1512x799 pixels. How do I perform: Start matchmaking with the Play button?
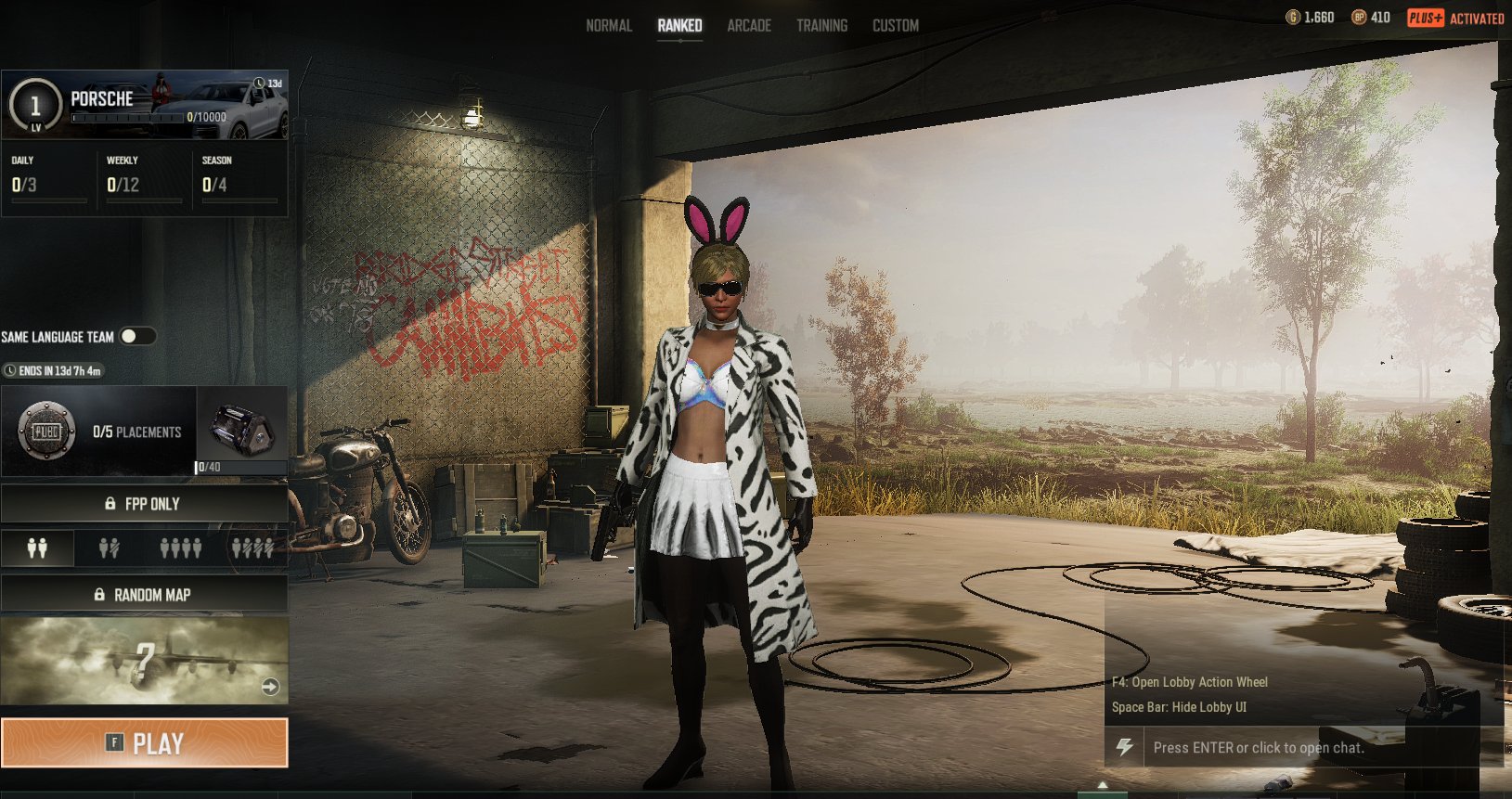pyautogui.click(x=144, y=743)
